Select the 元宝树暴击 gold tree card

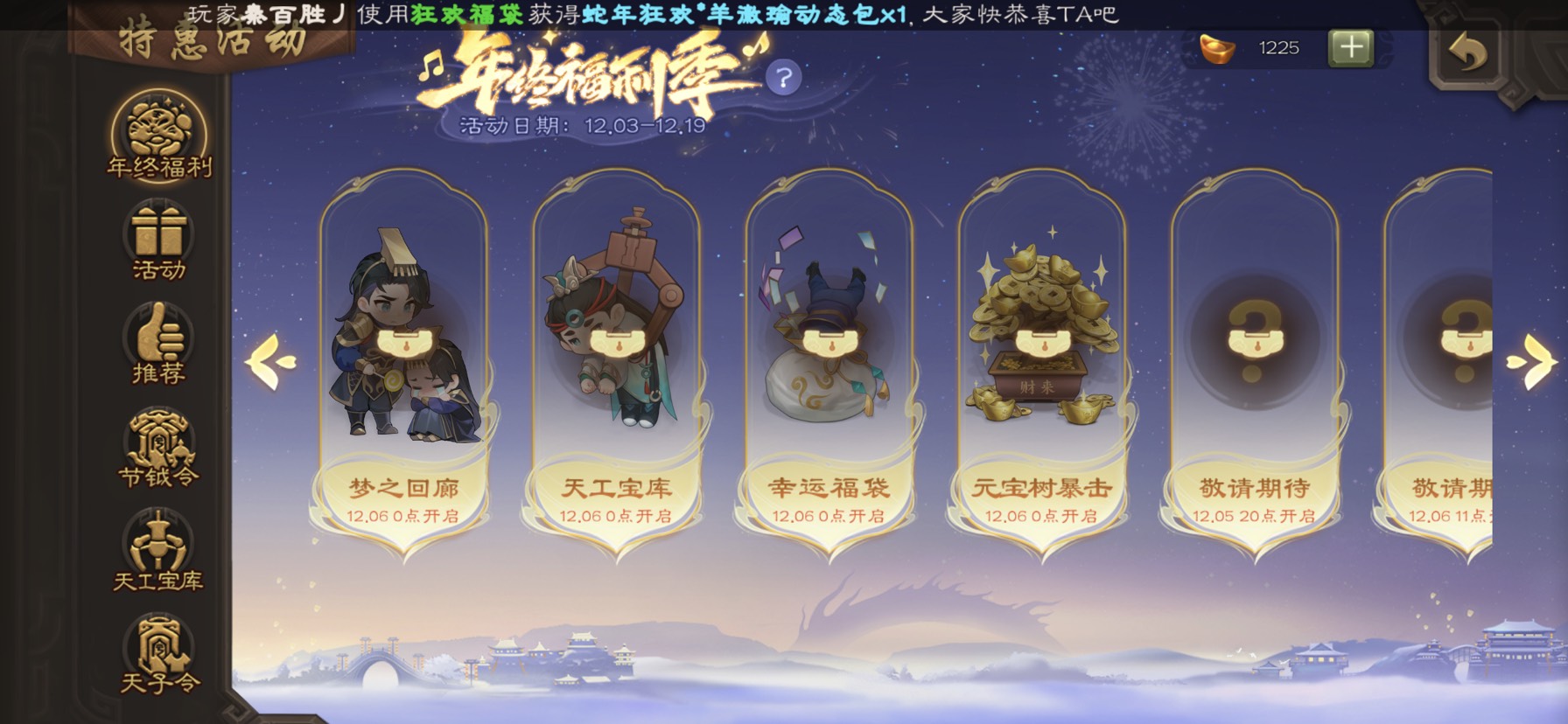pyautogui.click(x=1041, y=367)
